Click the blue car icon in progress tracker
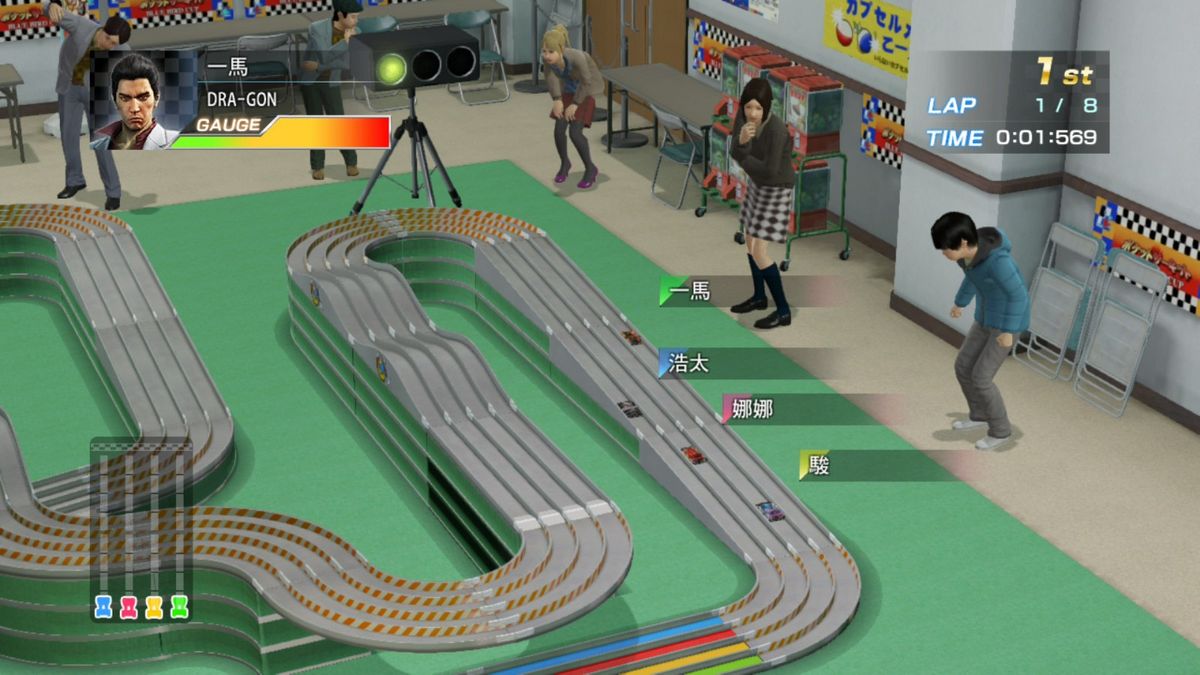 [103, 607]
